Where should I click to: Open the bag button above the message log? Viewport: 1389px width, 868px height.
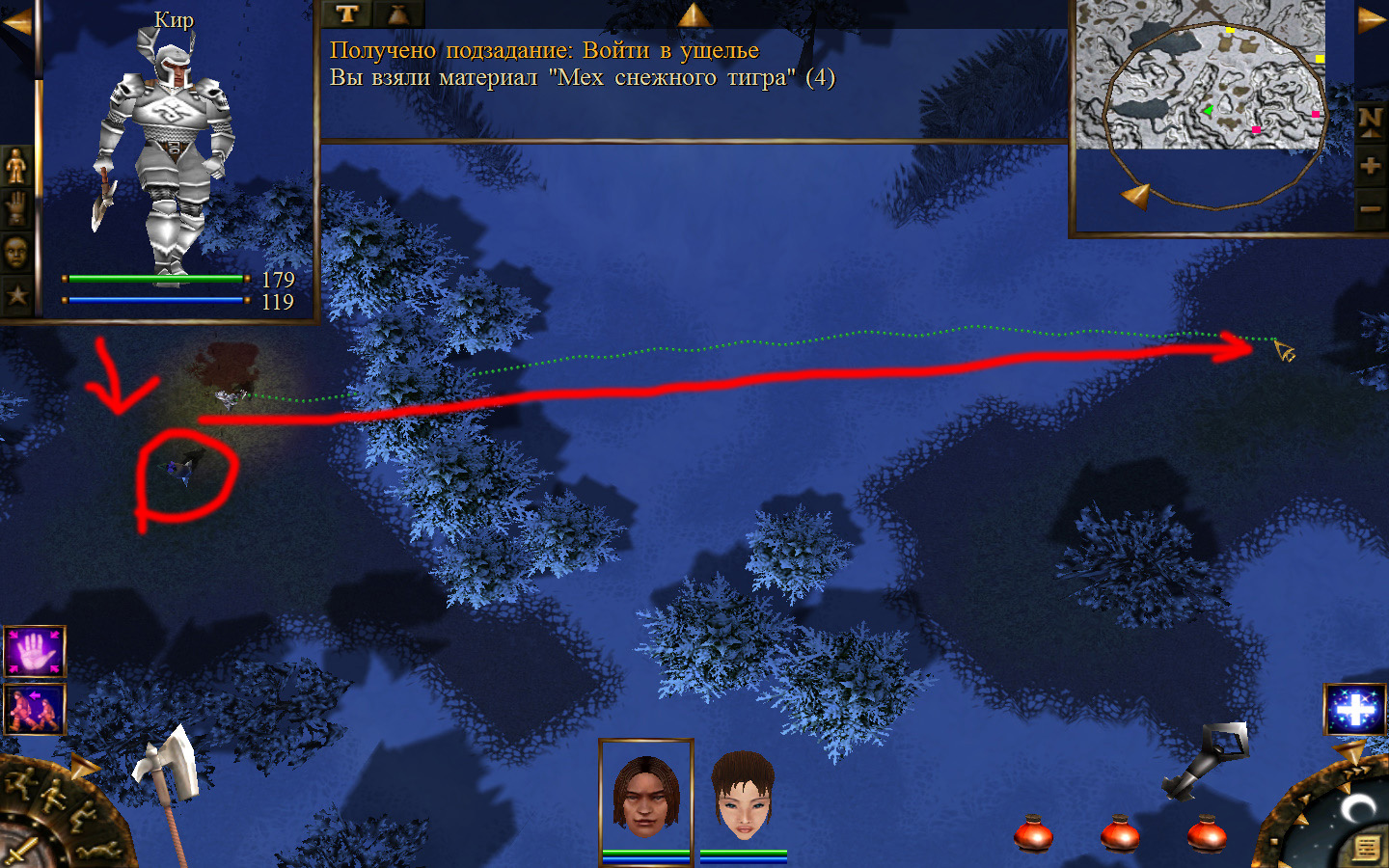pos(397,14)
